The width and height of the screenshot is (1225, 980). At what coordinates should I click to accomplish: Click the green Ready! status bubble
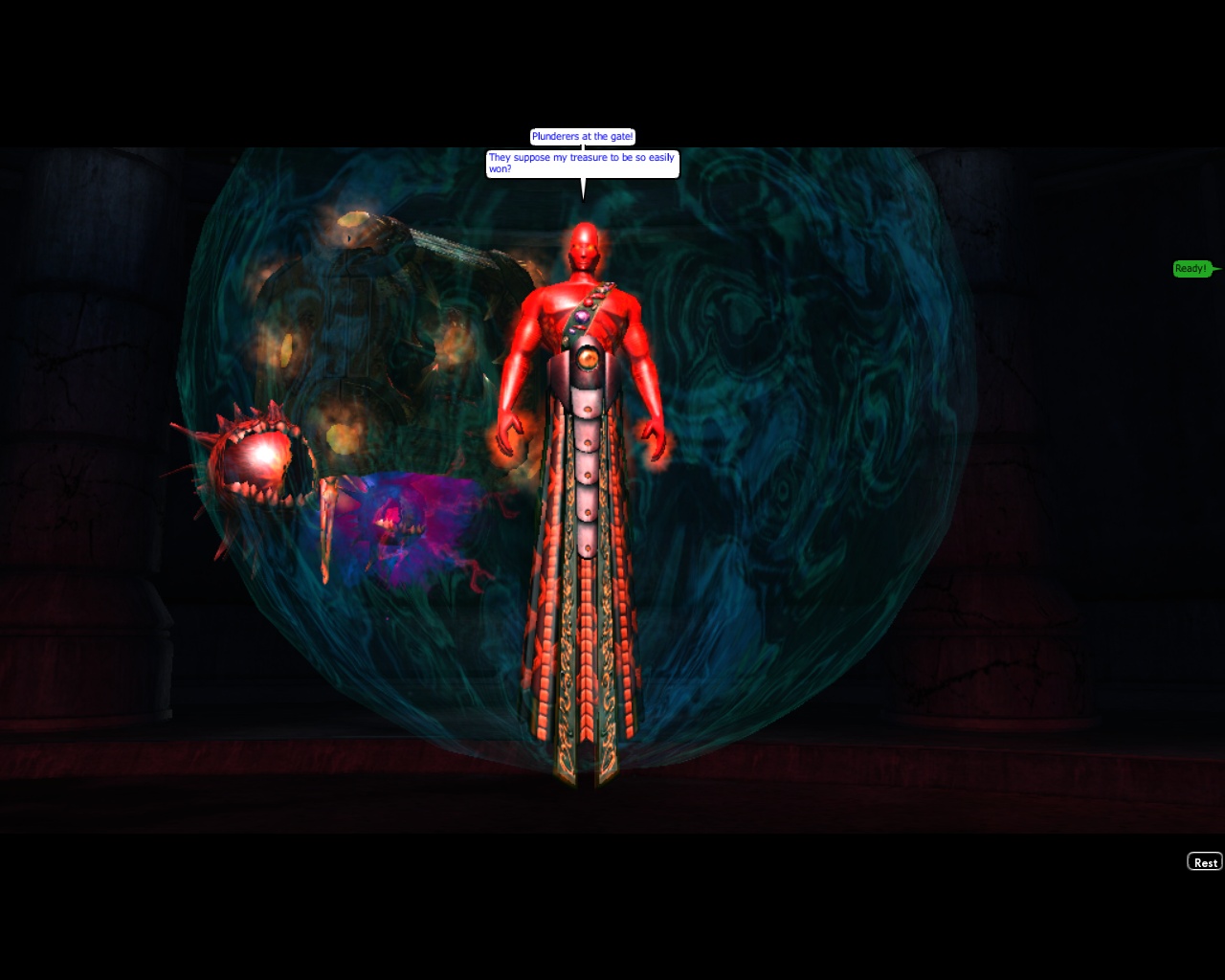click(x=1191, y=269)
